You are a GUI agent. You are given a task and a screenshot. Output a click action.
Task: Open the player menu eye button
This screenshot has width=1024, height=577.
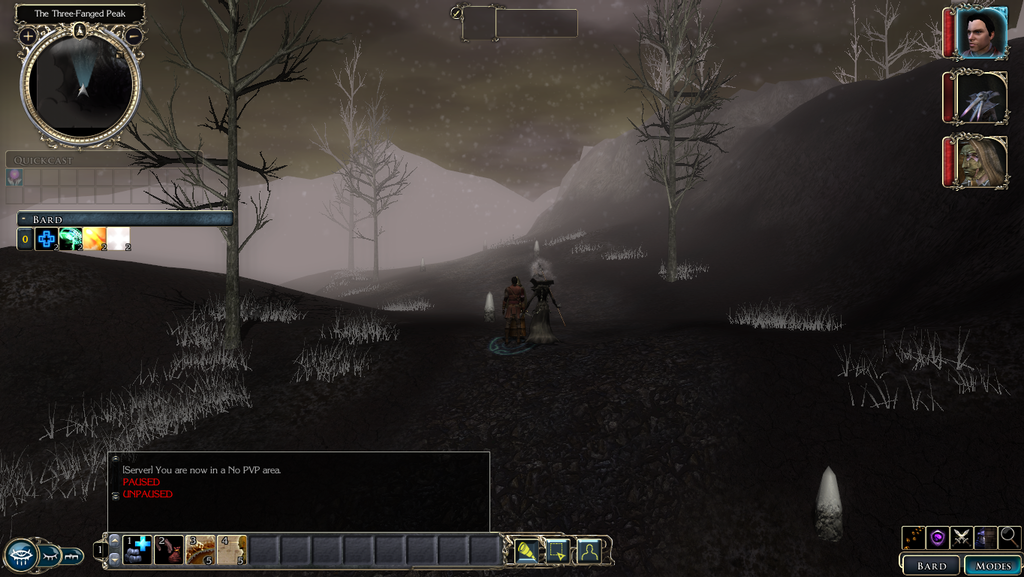point(22,555)
